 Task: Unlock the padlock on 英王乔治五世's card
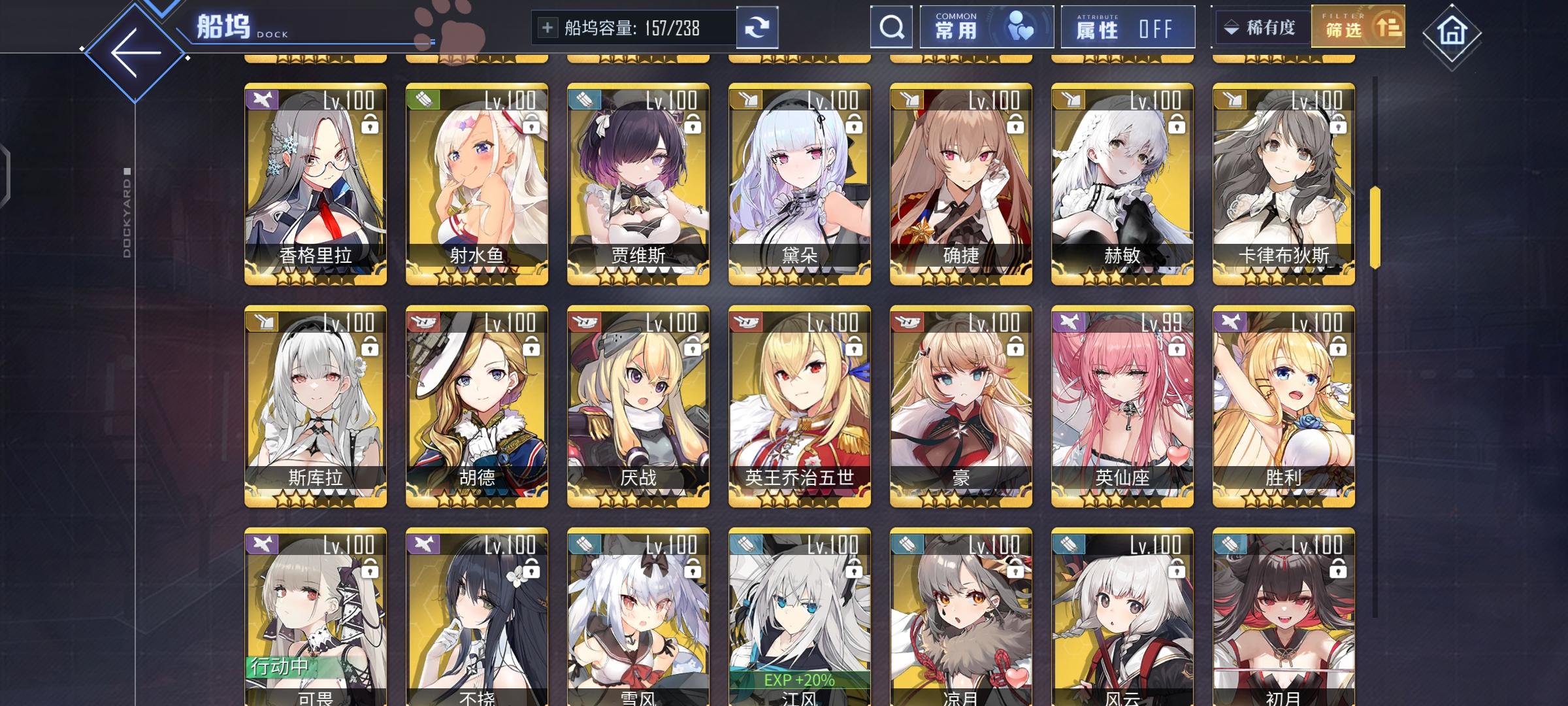point(853,346)
